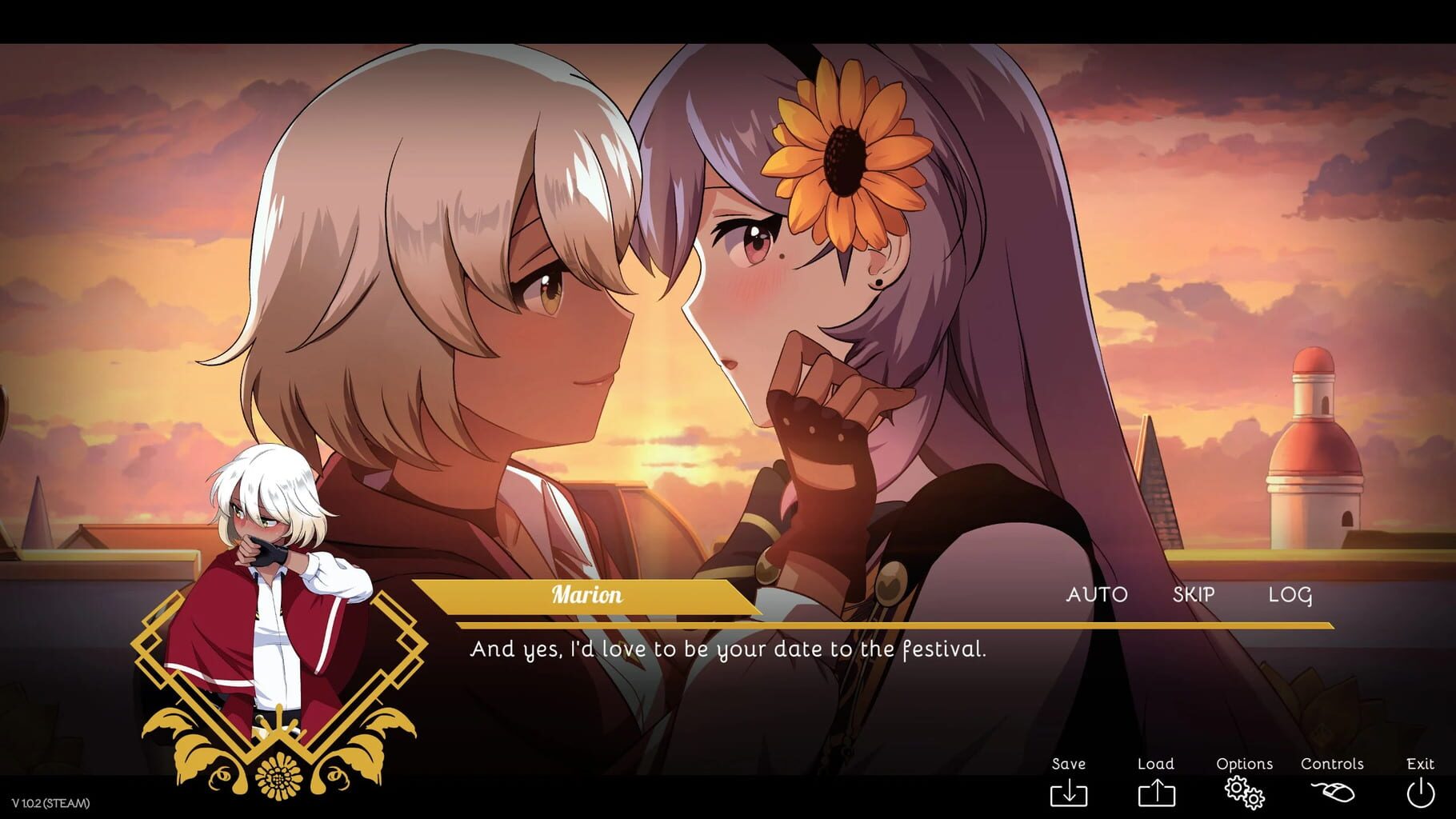Open Controls via the mouse icon
1456x819 pixels.
1332,793
